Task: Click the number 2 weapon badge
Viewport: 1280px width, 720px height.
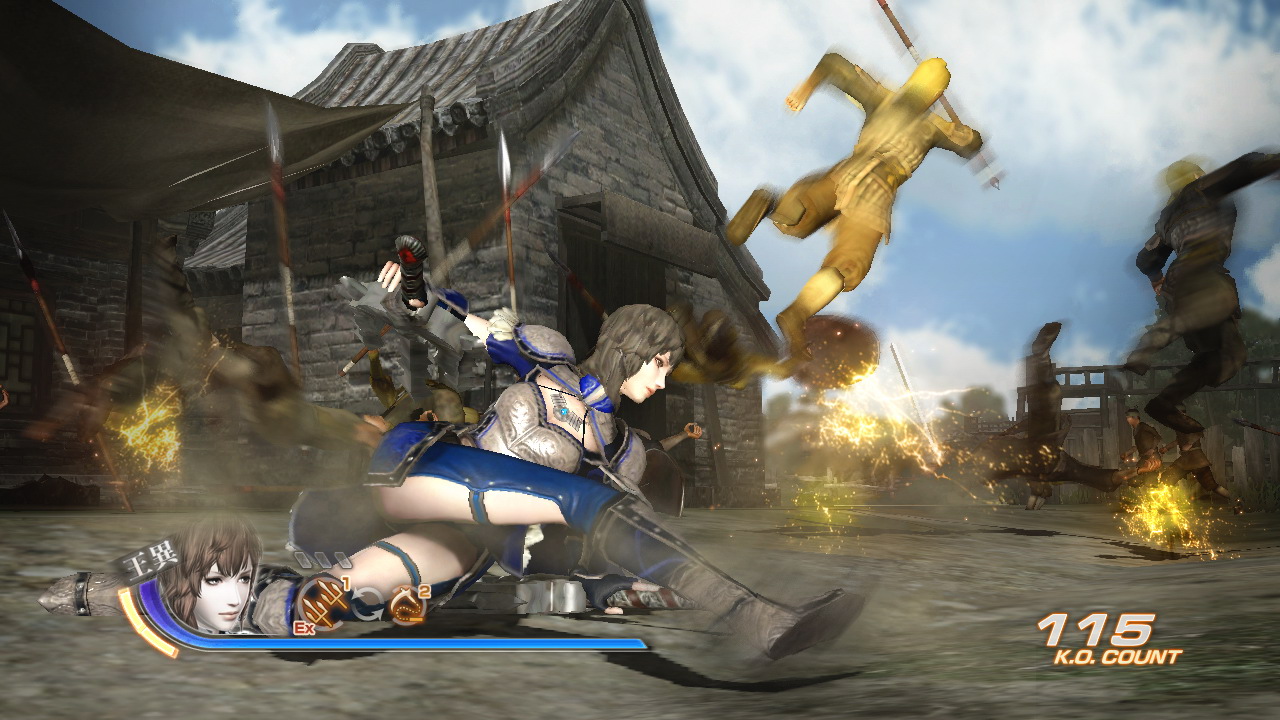Action: pos(424,591)
